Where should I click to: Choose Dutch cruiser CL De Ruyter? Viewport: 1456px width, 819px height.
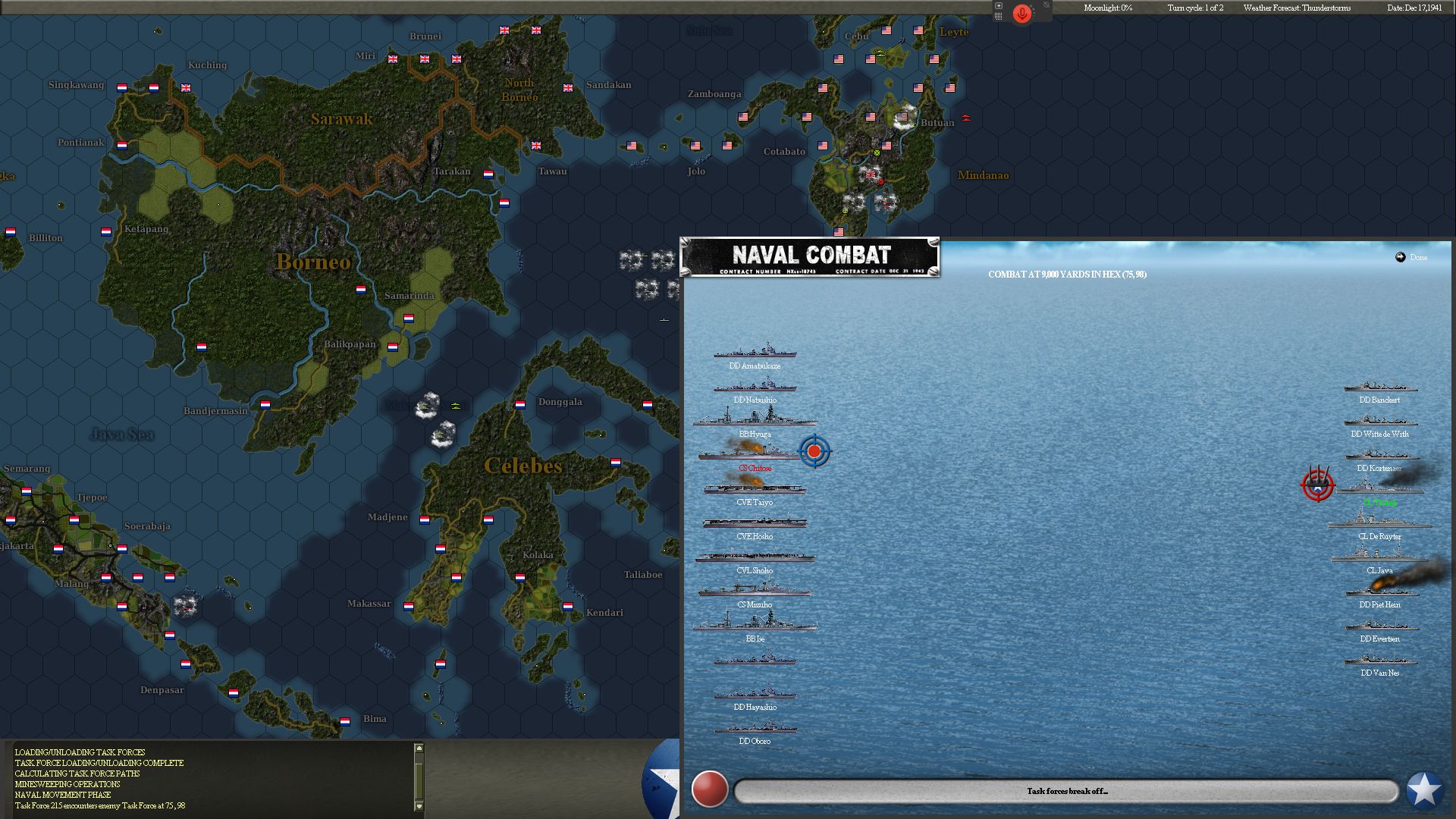1379,522
